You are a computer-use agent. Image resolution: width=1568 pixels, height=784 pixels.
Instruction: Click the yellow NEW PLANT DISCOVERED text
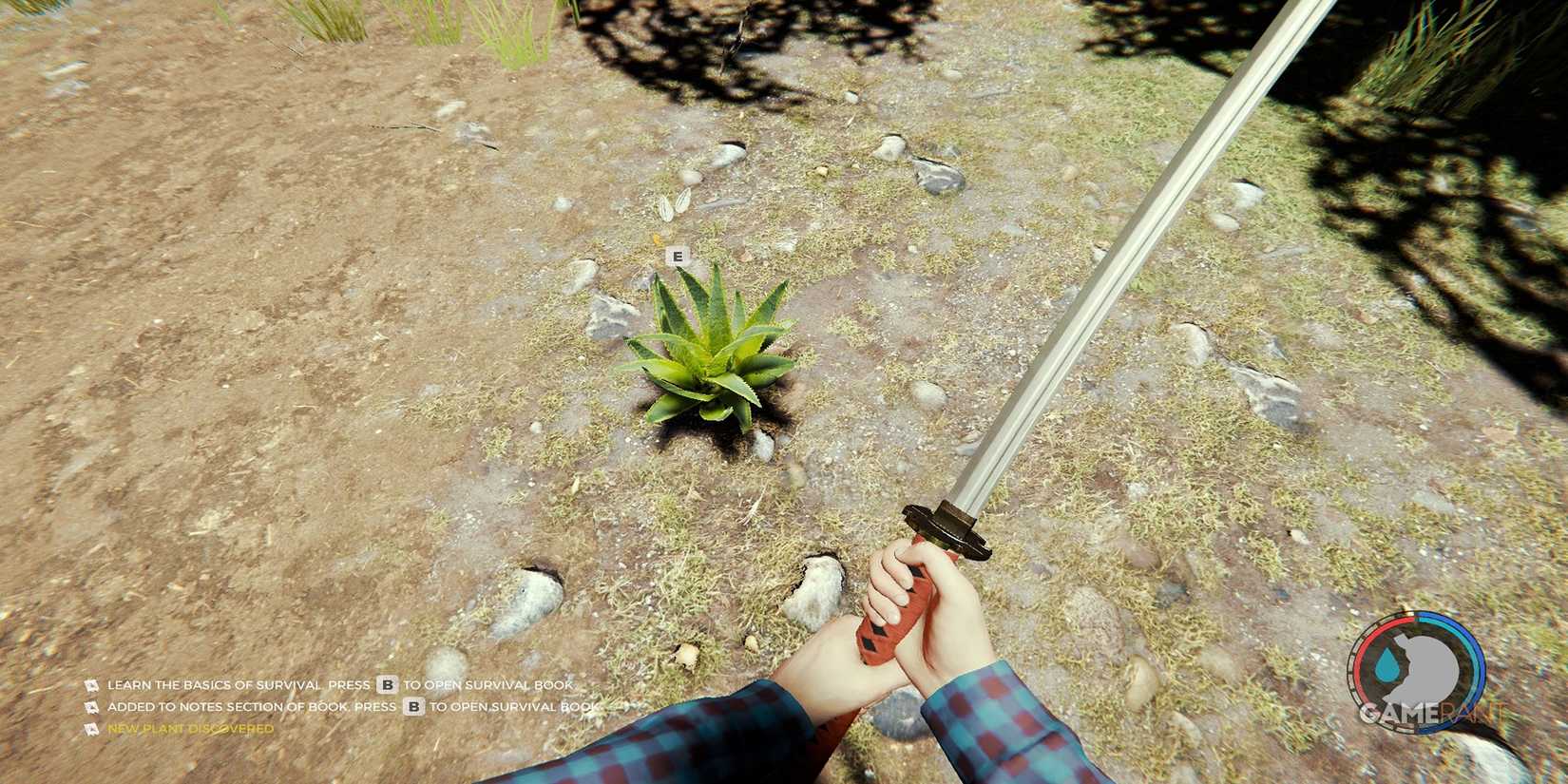tap(190, 729)
